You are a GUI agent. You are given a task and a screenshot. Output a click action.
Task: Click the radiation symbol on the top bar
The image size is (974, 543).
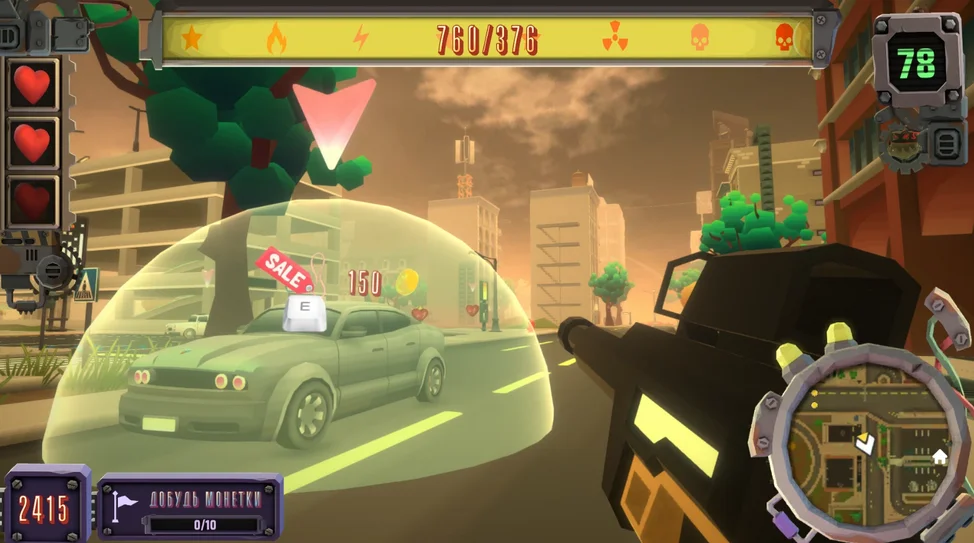pyautogui.click(x=614, y=39)
